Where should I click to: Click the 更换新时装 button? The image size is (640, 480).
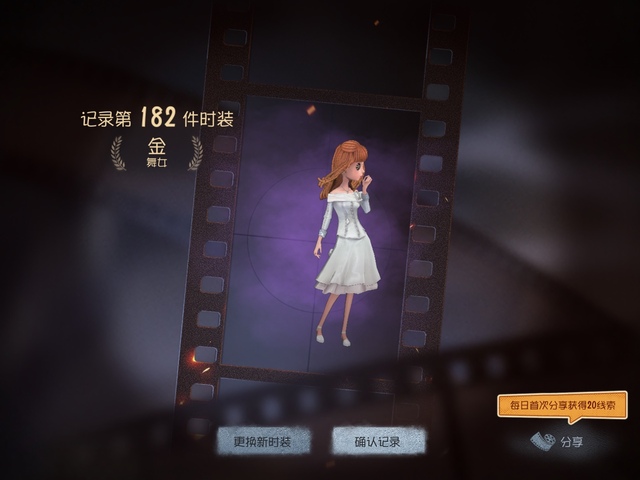263,441
